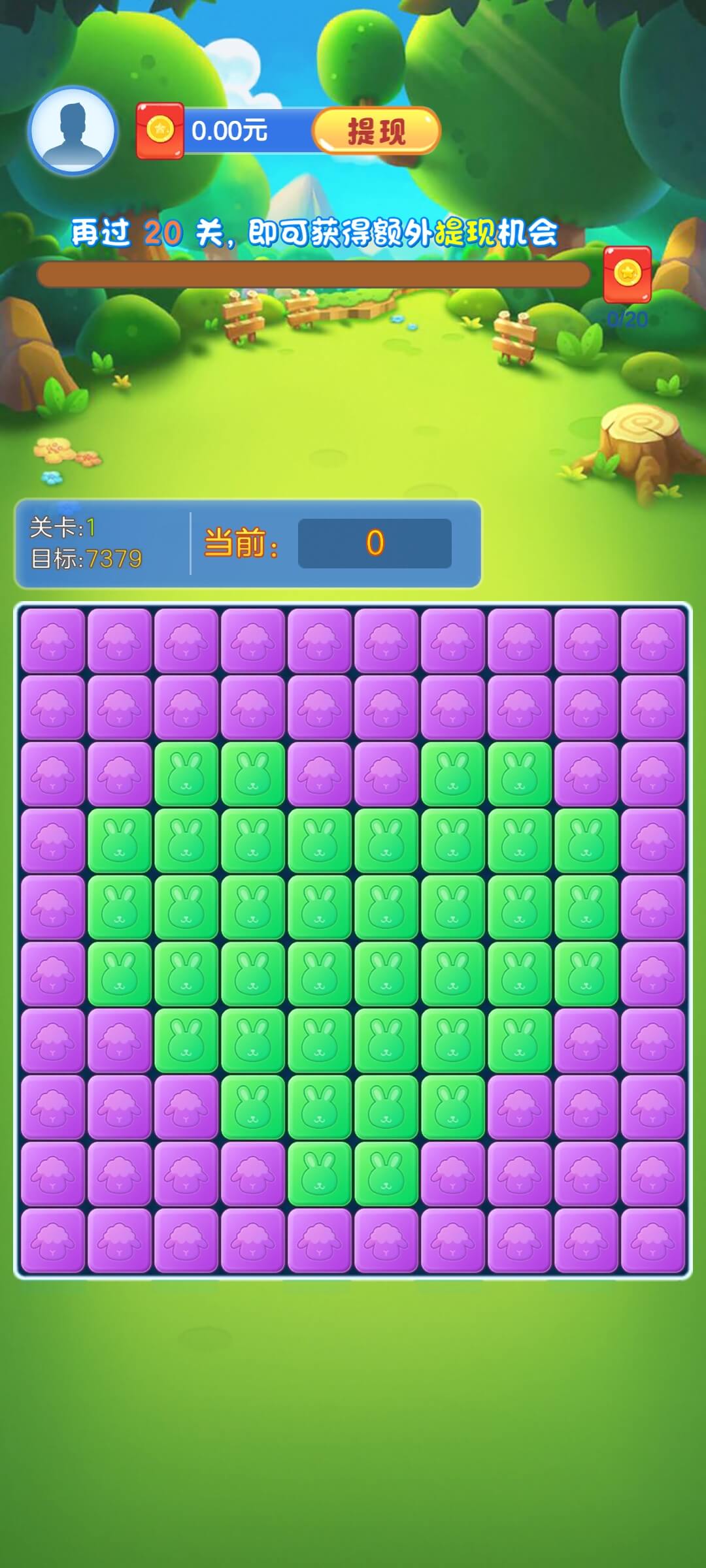The width and height of the screenshot is (706, 1568).
Task: Click the red envelope beside 0.00元
Action: coord(160,131)
